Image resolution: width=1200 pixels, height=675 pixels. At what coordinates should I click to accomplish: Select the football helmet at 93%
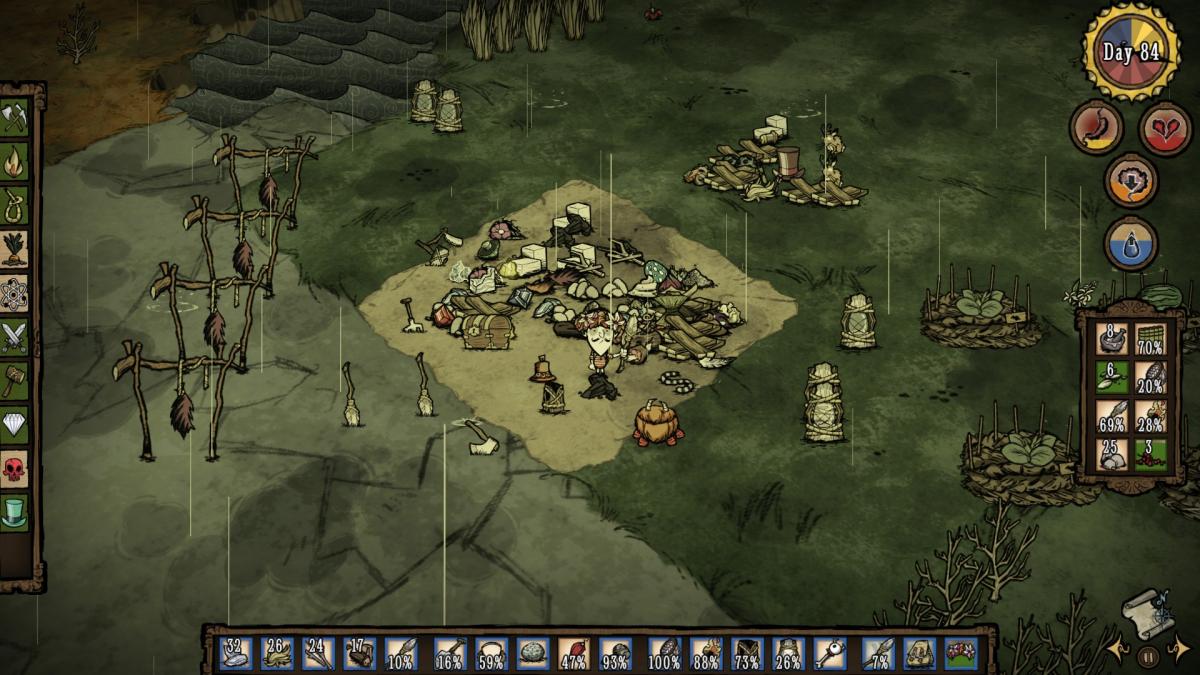(615, 653)
